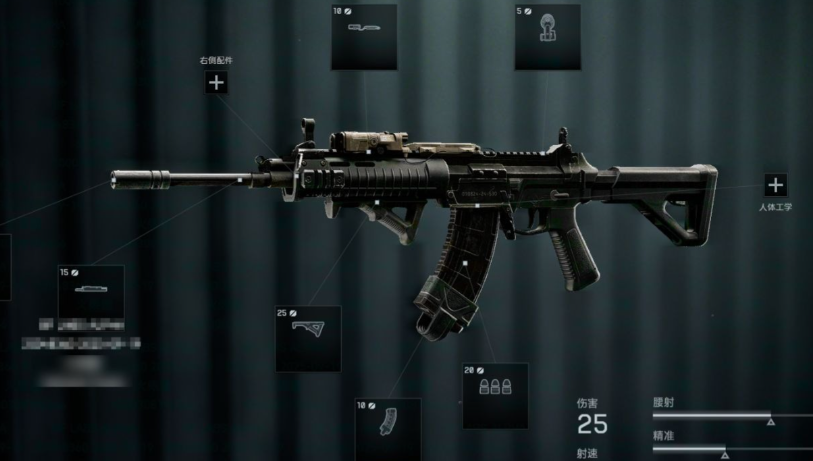The image size is (813, 461).
Task: Choose the ammunition slot with three bullets
Action: click(495, 395)
